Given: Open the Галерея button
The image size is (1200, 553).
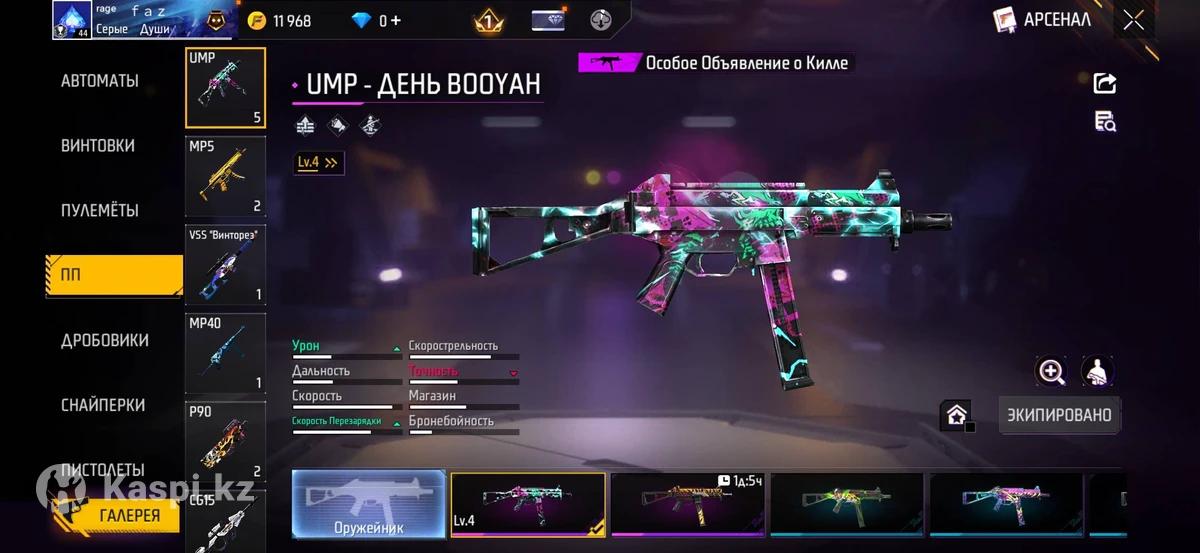Looking at the screenshot, I should [129, 516].
